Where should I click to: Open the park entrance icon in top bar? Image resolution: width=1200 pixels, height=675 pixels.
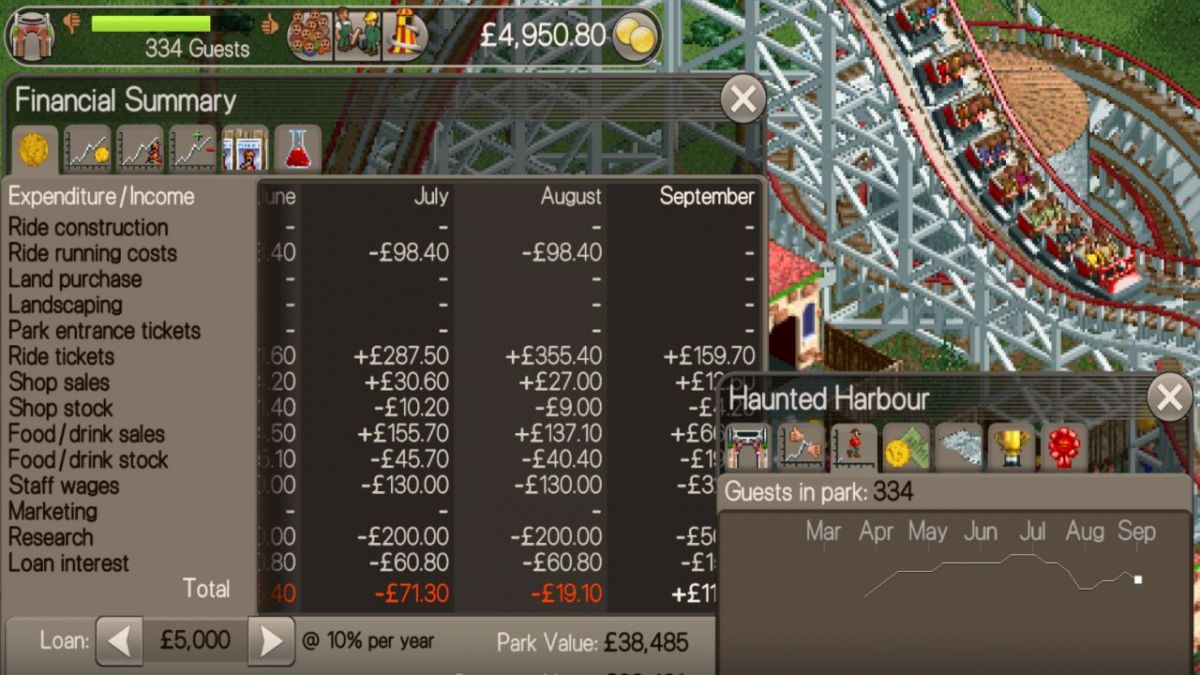coord(31,36)
